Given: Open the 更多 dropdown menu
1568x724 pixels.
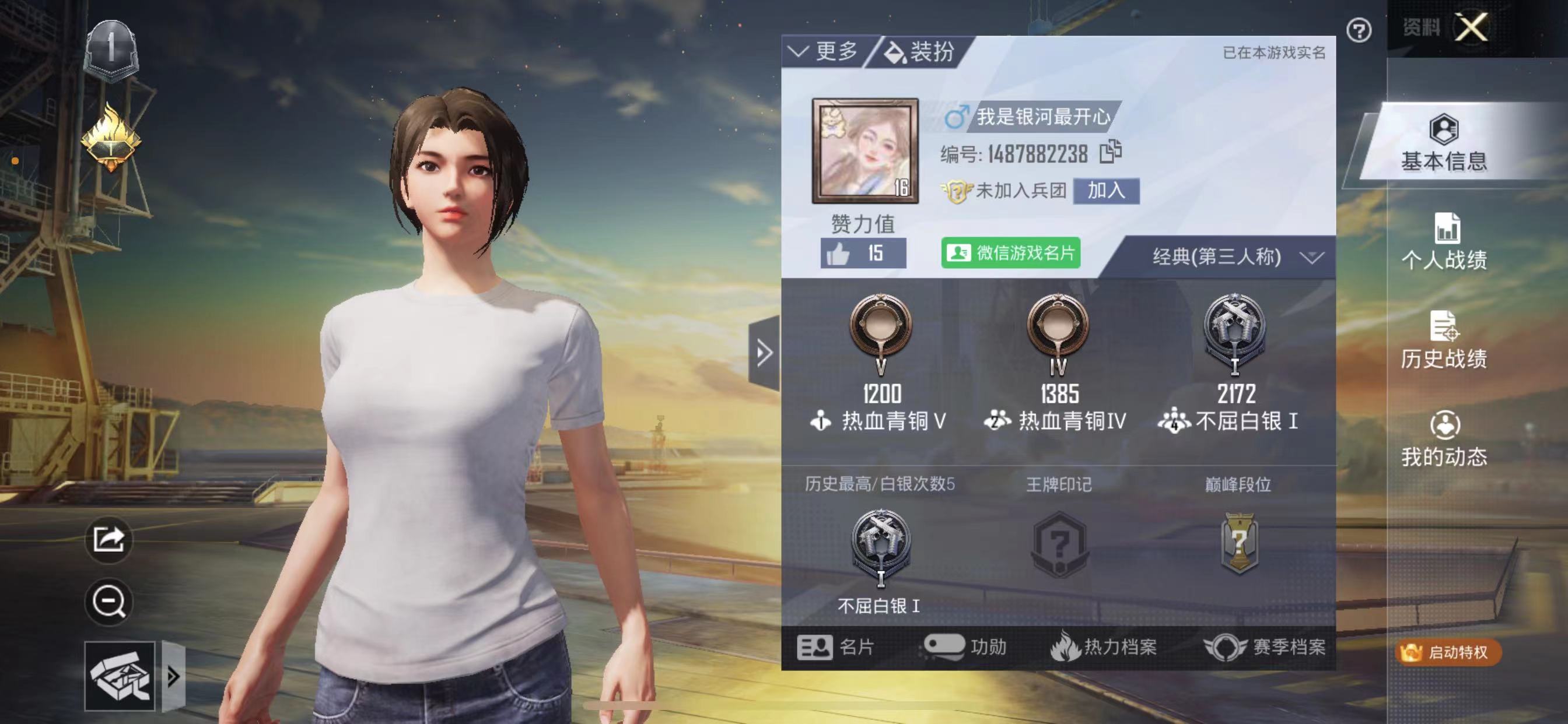Looking at the screenshot, I should [x=824, y=52].
